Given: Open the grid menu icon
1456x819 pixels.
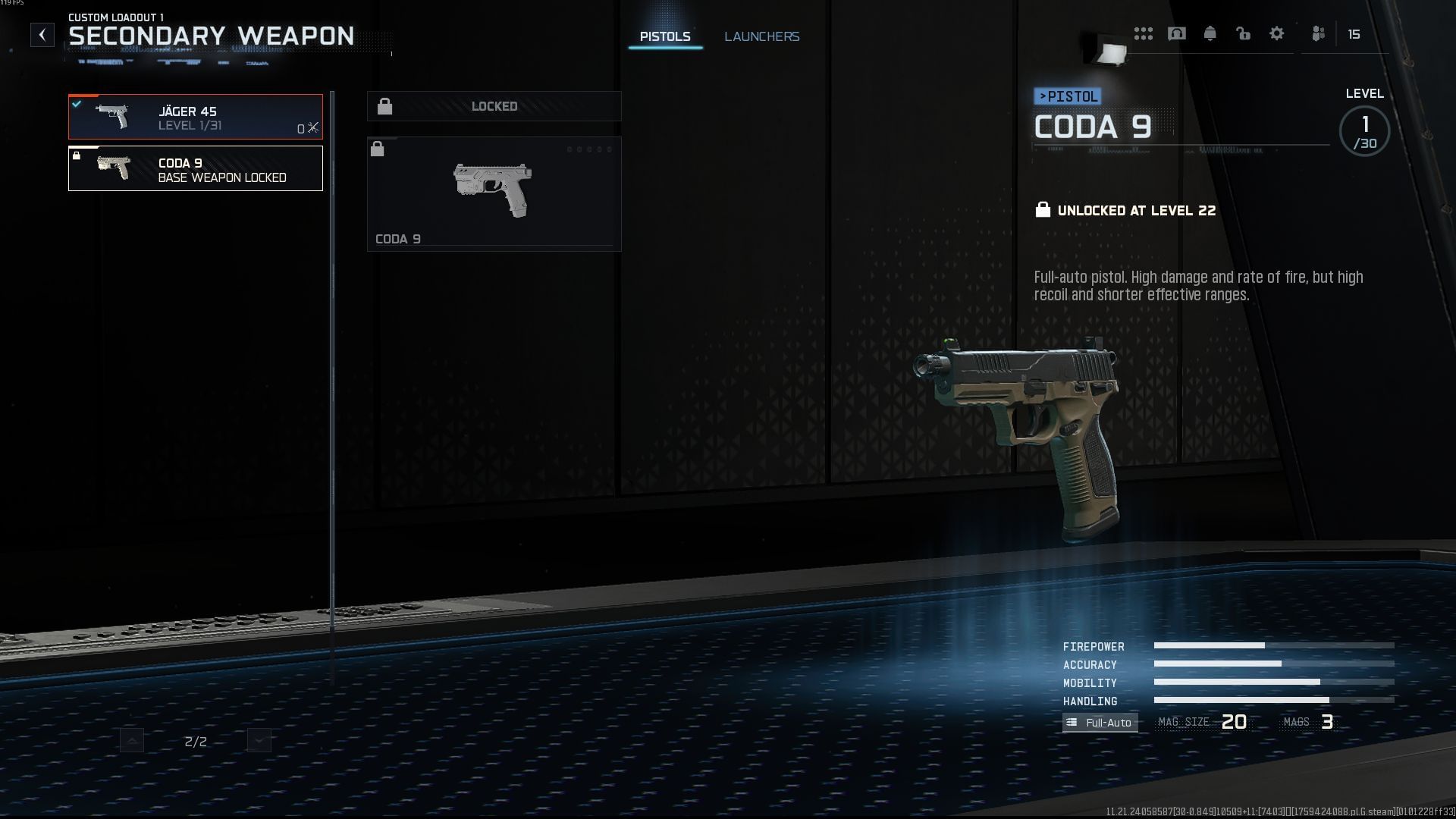Looking at the screenshot, I should [x=1144, y=34].
